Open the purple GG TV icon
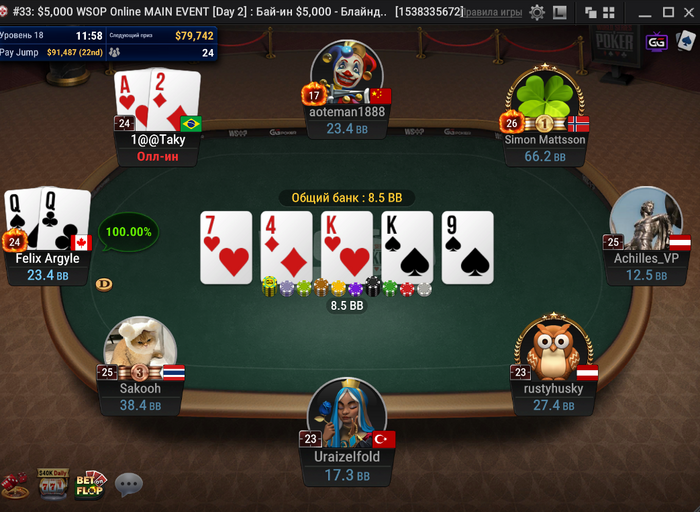This screenshot has height=512, width=700. tap(657, 42)
